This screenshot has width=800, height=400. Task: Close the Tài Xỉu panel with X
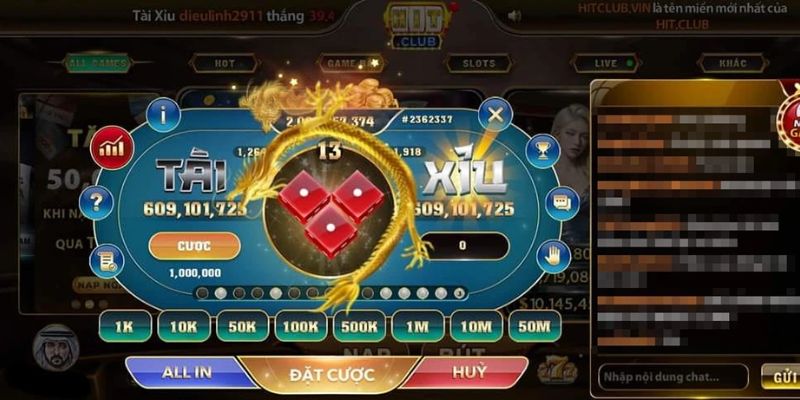tap(494, 115)
